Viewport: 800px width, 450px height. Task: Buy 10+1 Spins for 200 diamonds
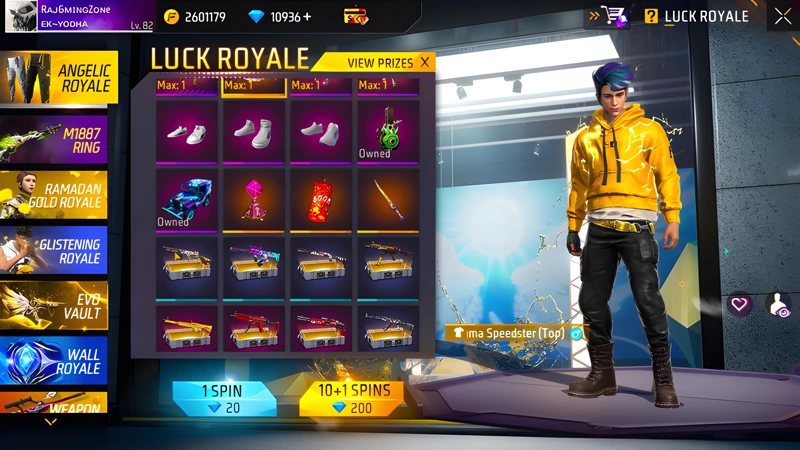(x=352, y=398)
